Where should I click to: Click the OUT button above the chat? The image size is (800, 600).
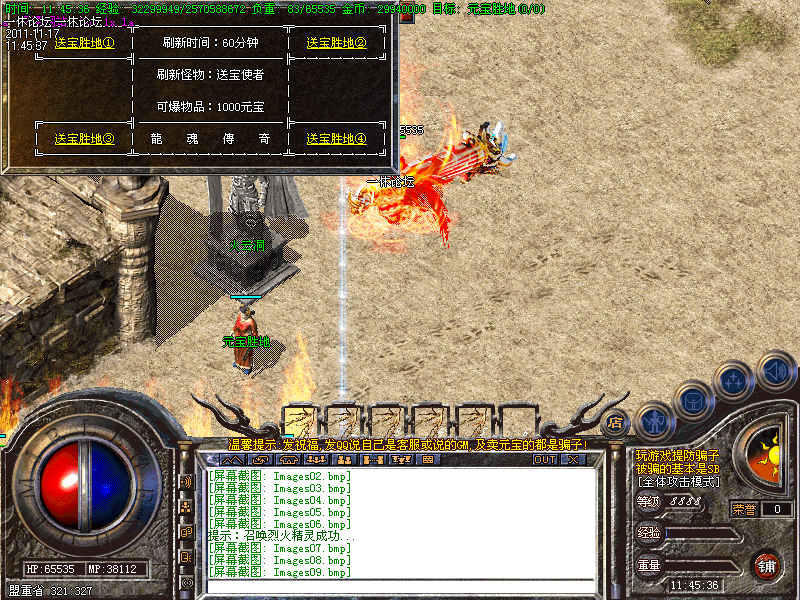(x=545, y=460)
